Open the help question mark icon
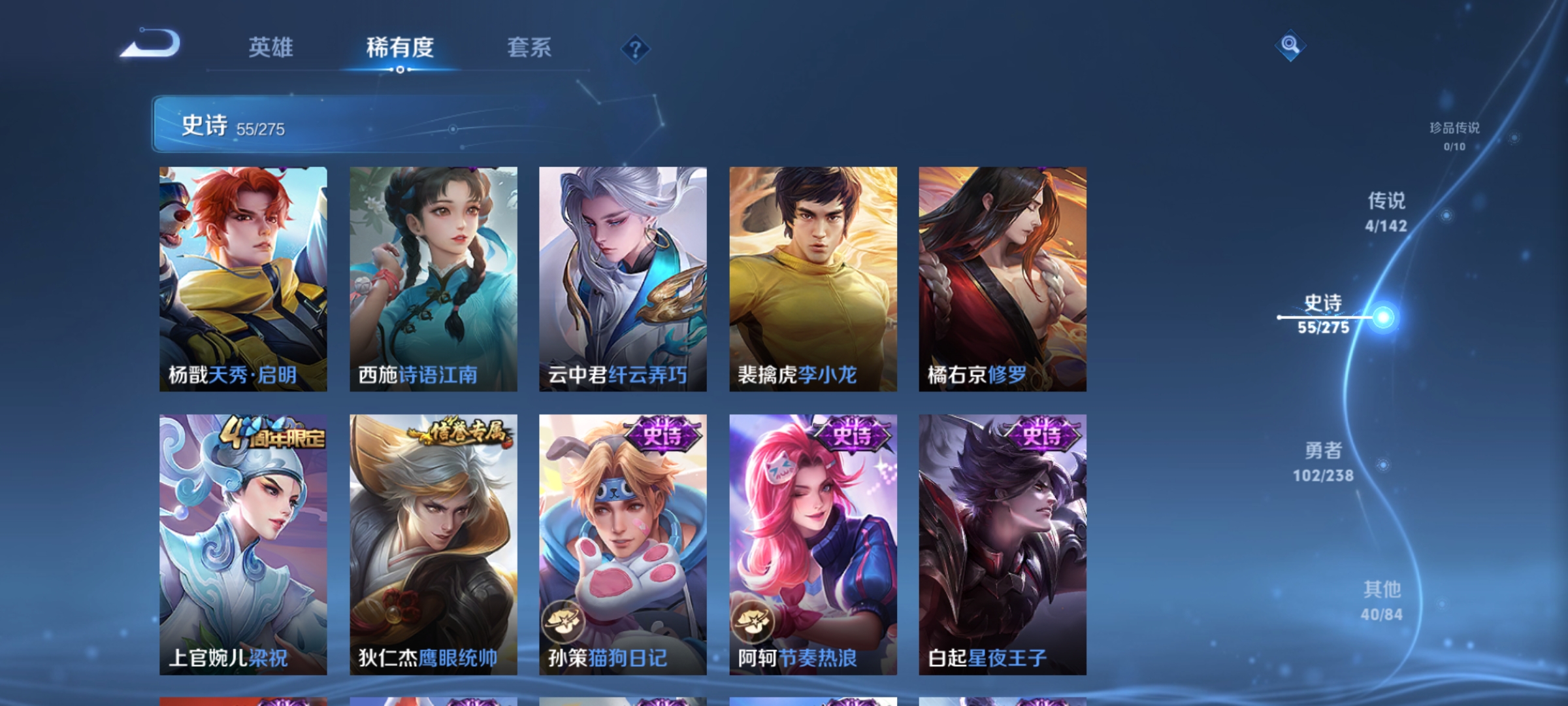This screenshot has width=1568, height=706. pyautogui.click(x=634, y=48)
